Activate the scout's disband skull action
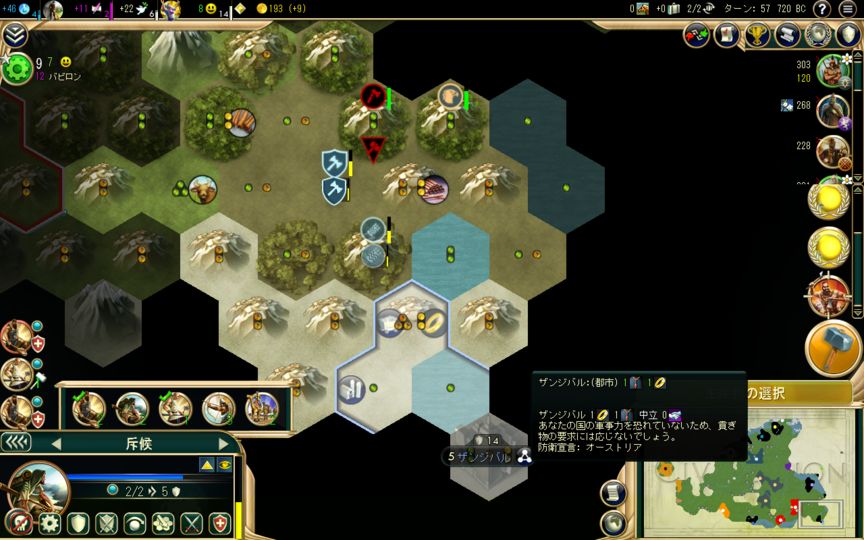Viewport: 864px width, 540px height. 18,523
